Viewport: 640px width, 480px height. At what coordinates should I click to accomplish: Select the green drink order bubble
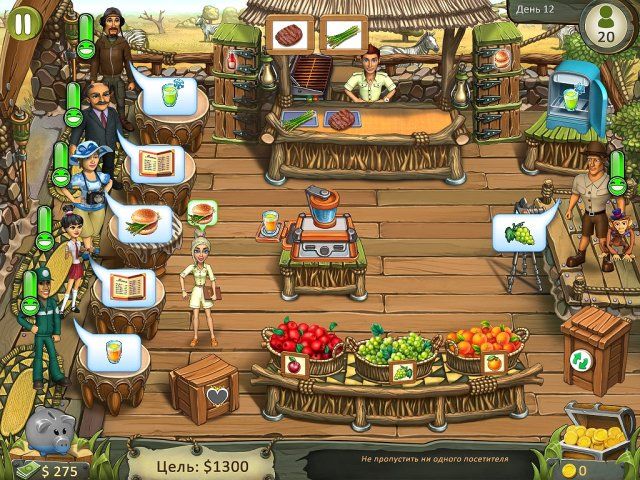(x=165, y=98)
